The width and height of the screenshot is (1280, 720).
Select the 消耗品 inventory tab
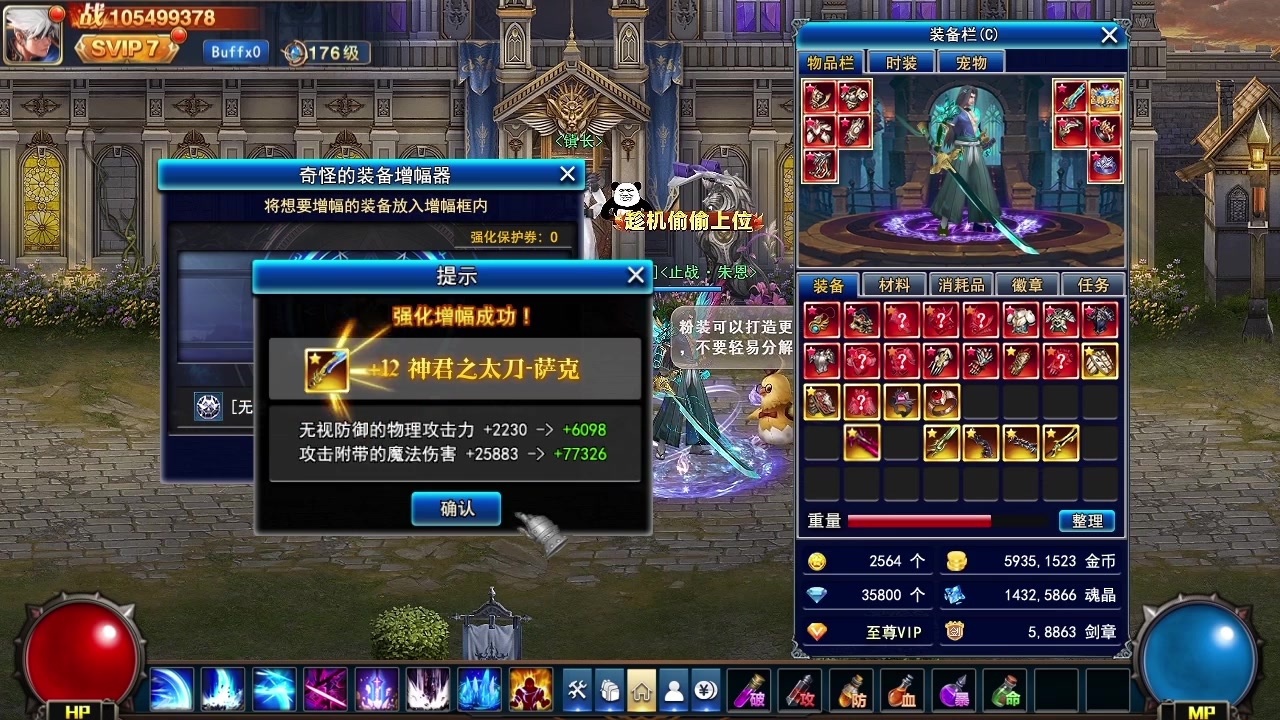point(960,284)
